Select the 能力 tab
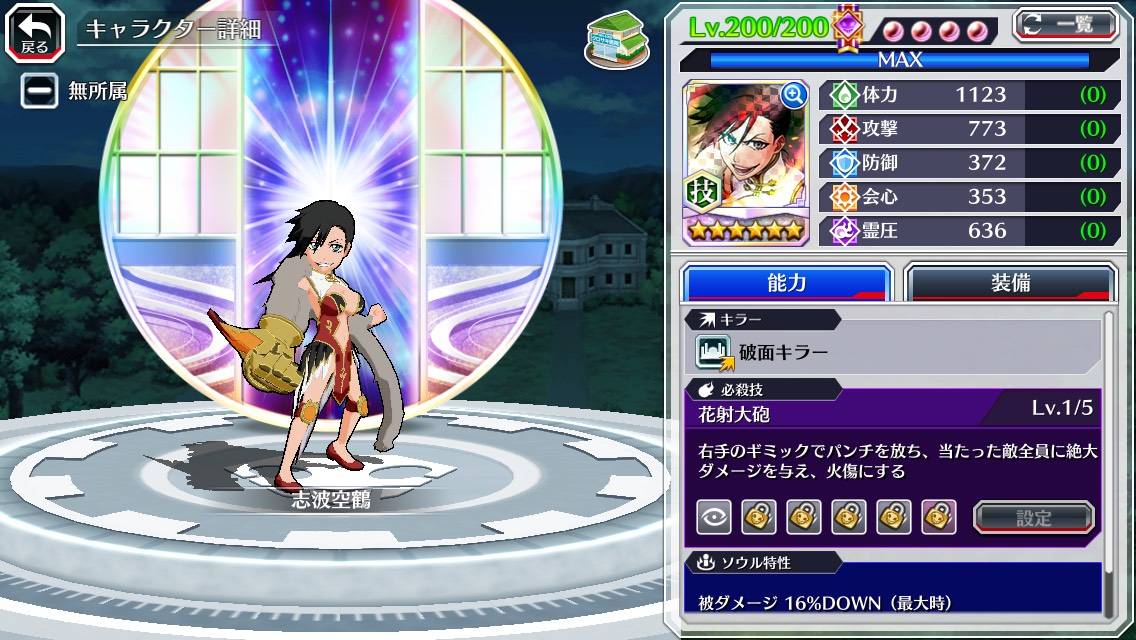 [x=786, y=283]
